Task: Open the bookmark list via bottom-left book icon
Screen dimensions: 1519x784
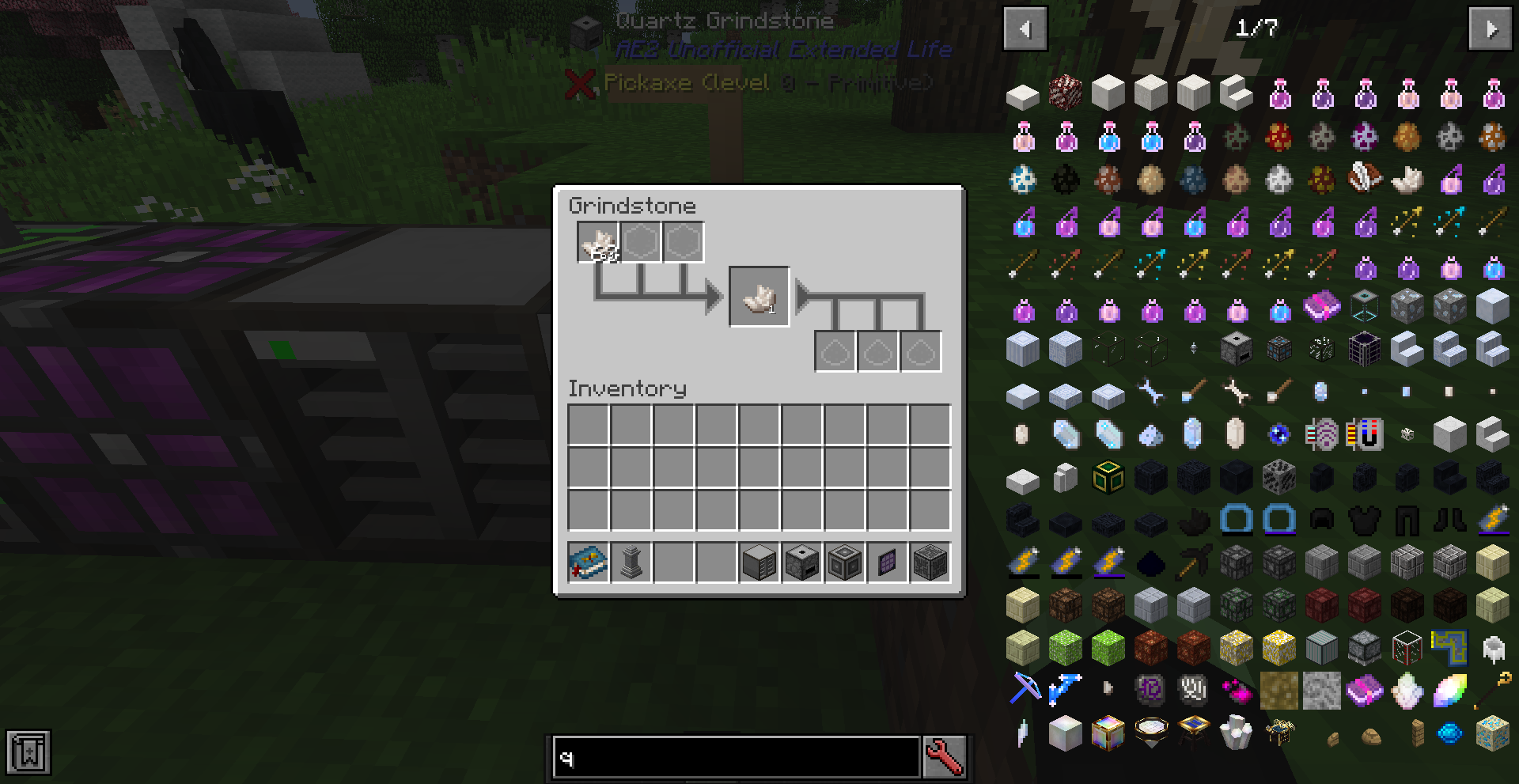Action: [x=29, y=752]
